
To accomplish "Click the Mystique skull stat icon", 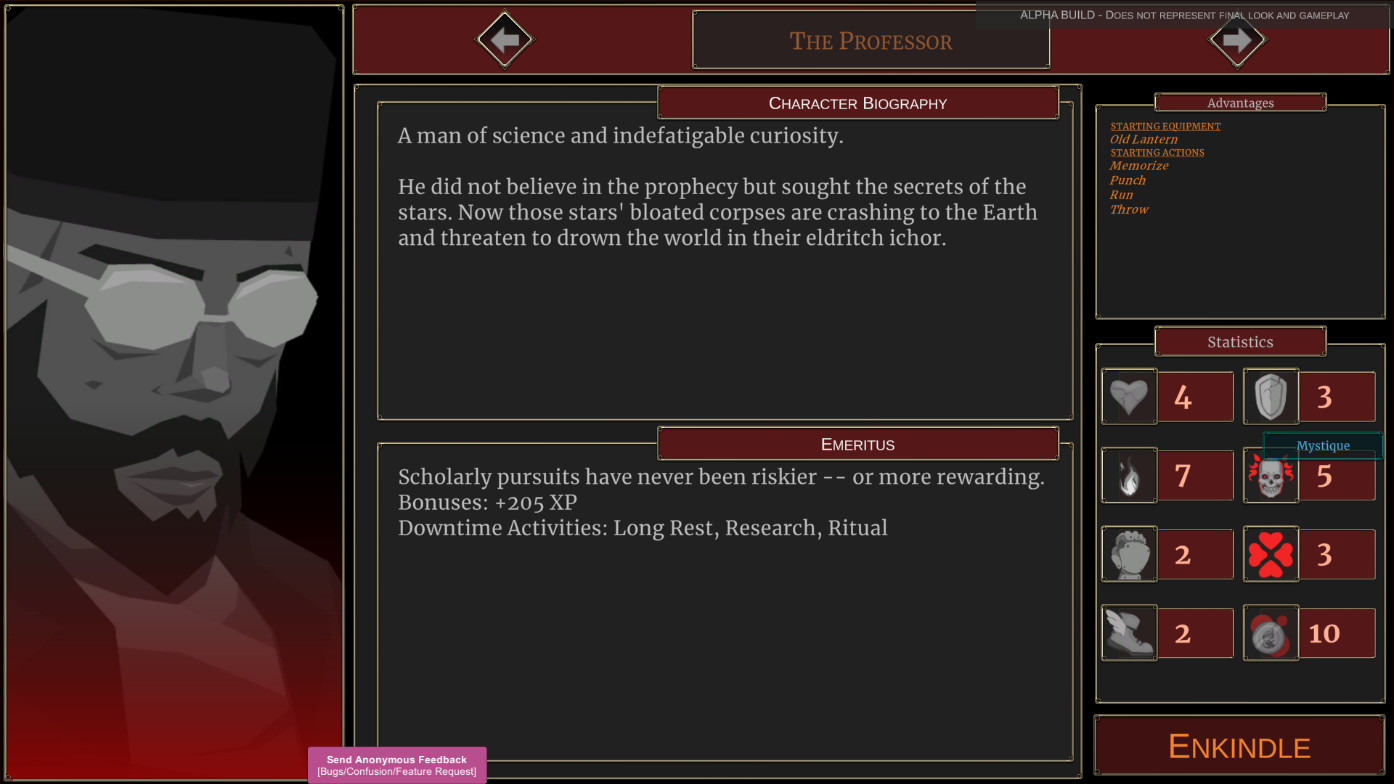I will pos(1270,475).
